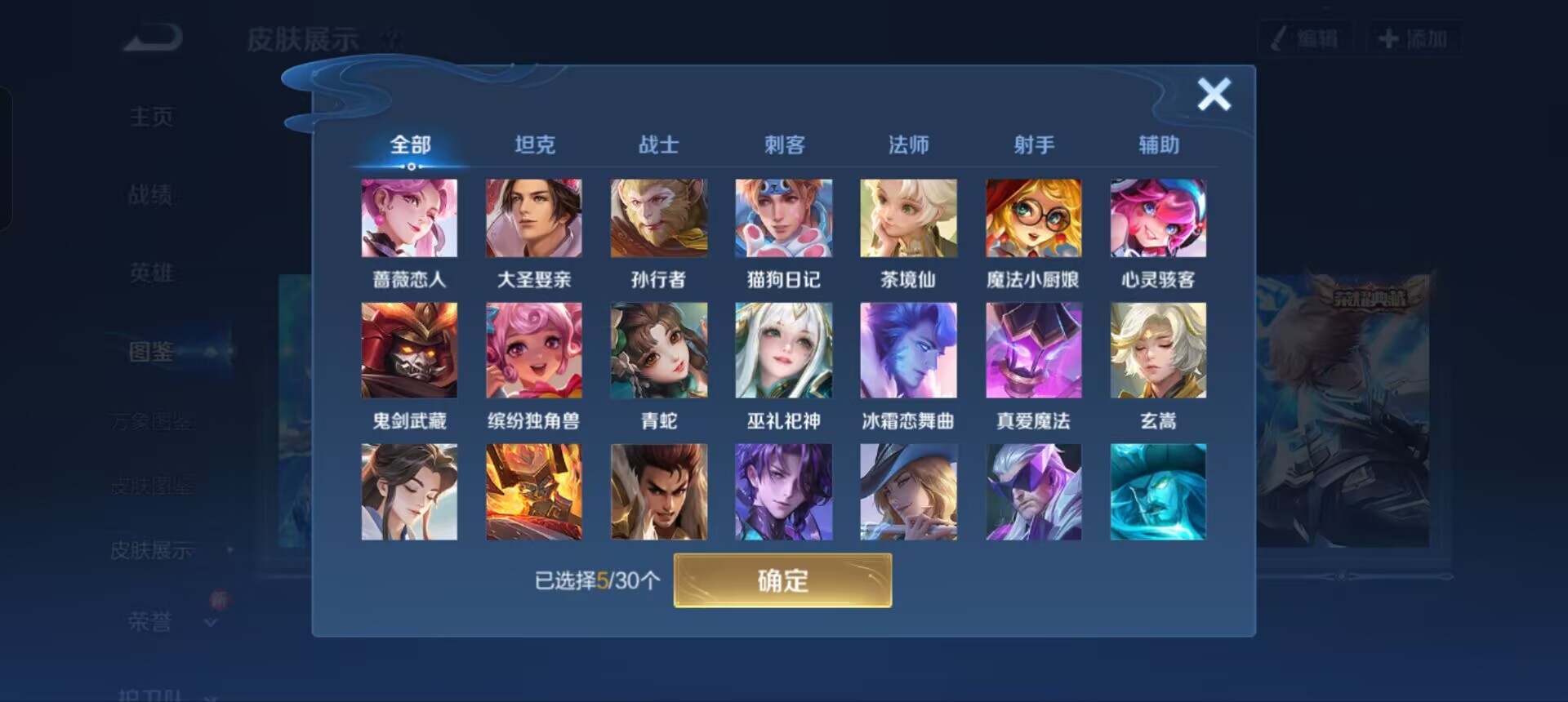Image resolution: width=1568 pixels, height=702 pixels.
Task: Switch to the 坦克 tank tab
Action: tap(535, 144)
